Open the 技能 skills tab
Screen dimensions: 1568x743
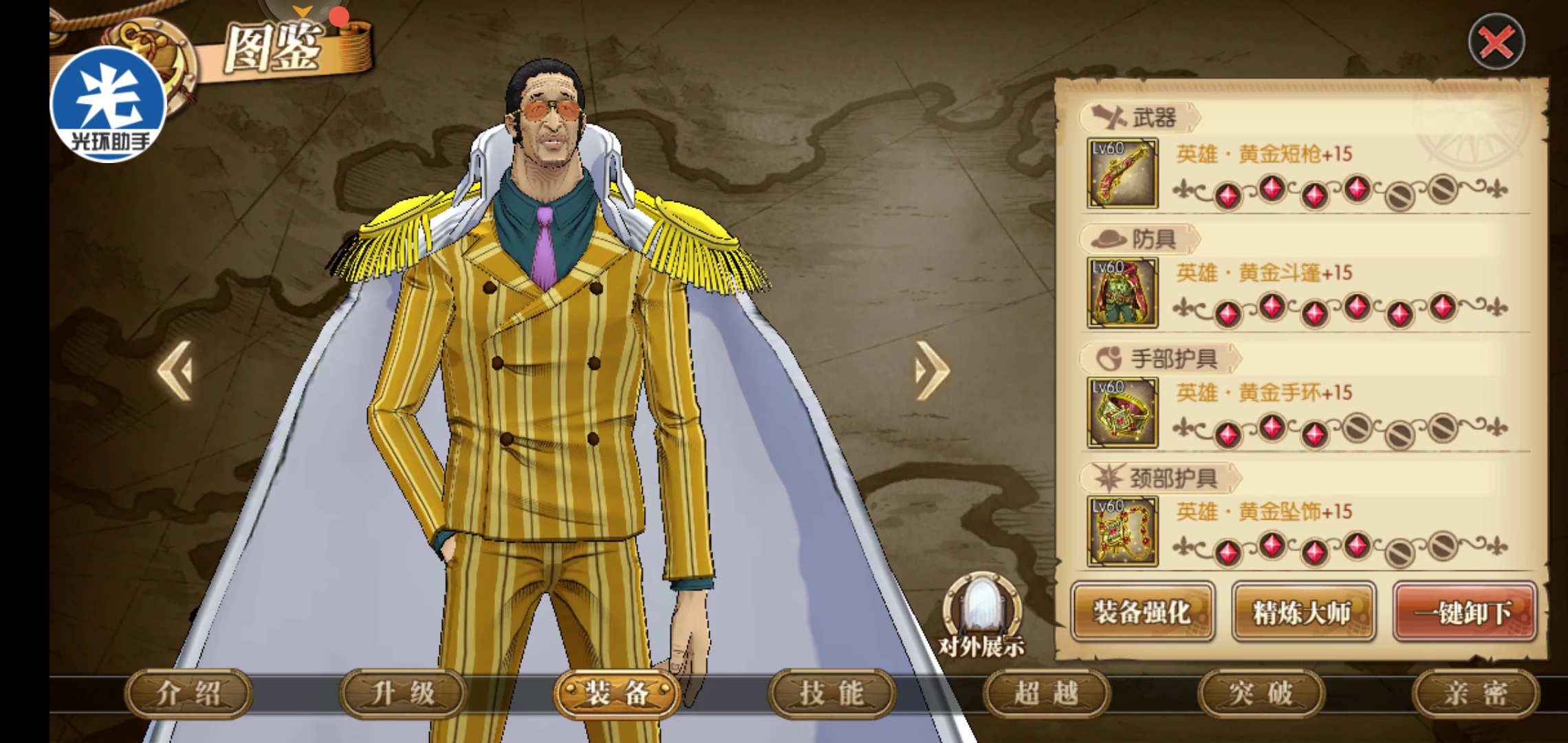831,693
